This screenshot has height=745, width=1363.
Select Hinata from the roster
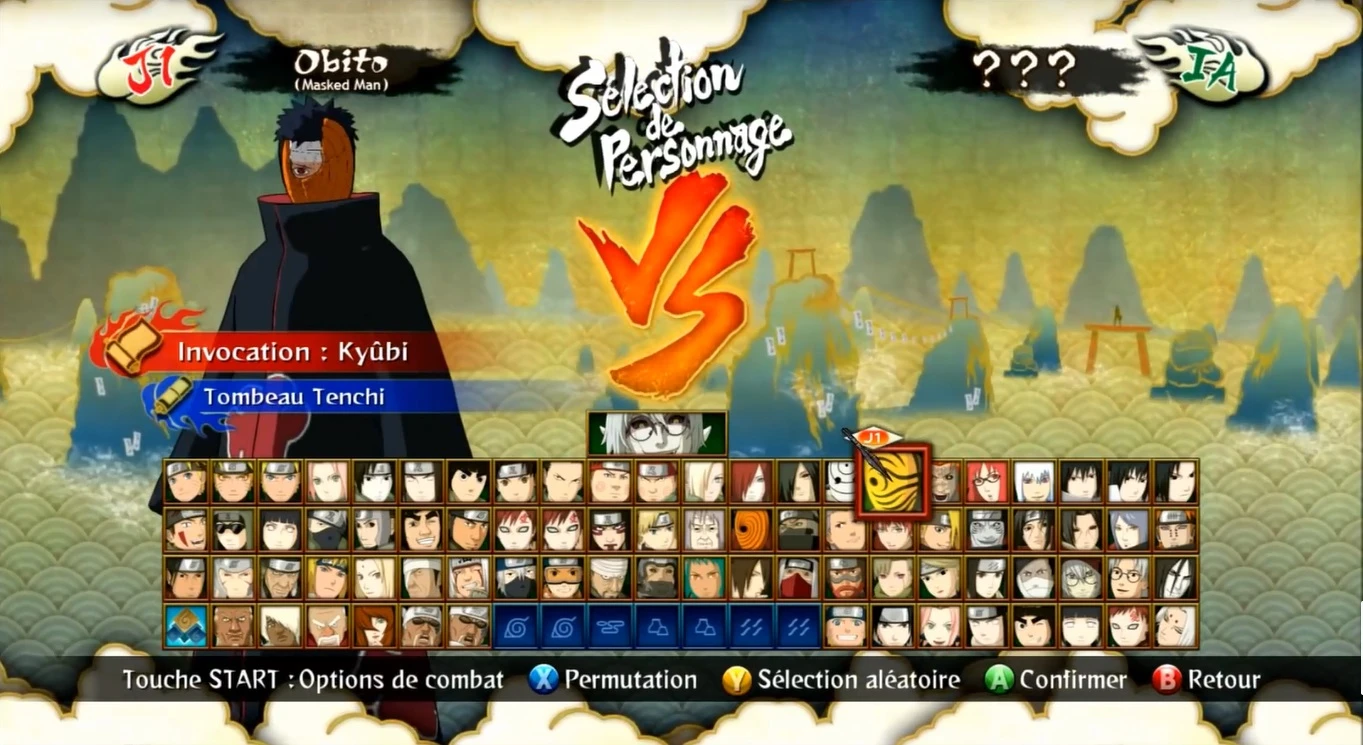coord(282,530)
